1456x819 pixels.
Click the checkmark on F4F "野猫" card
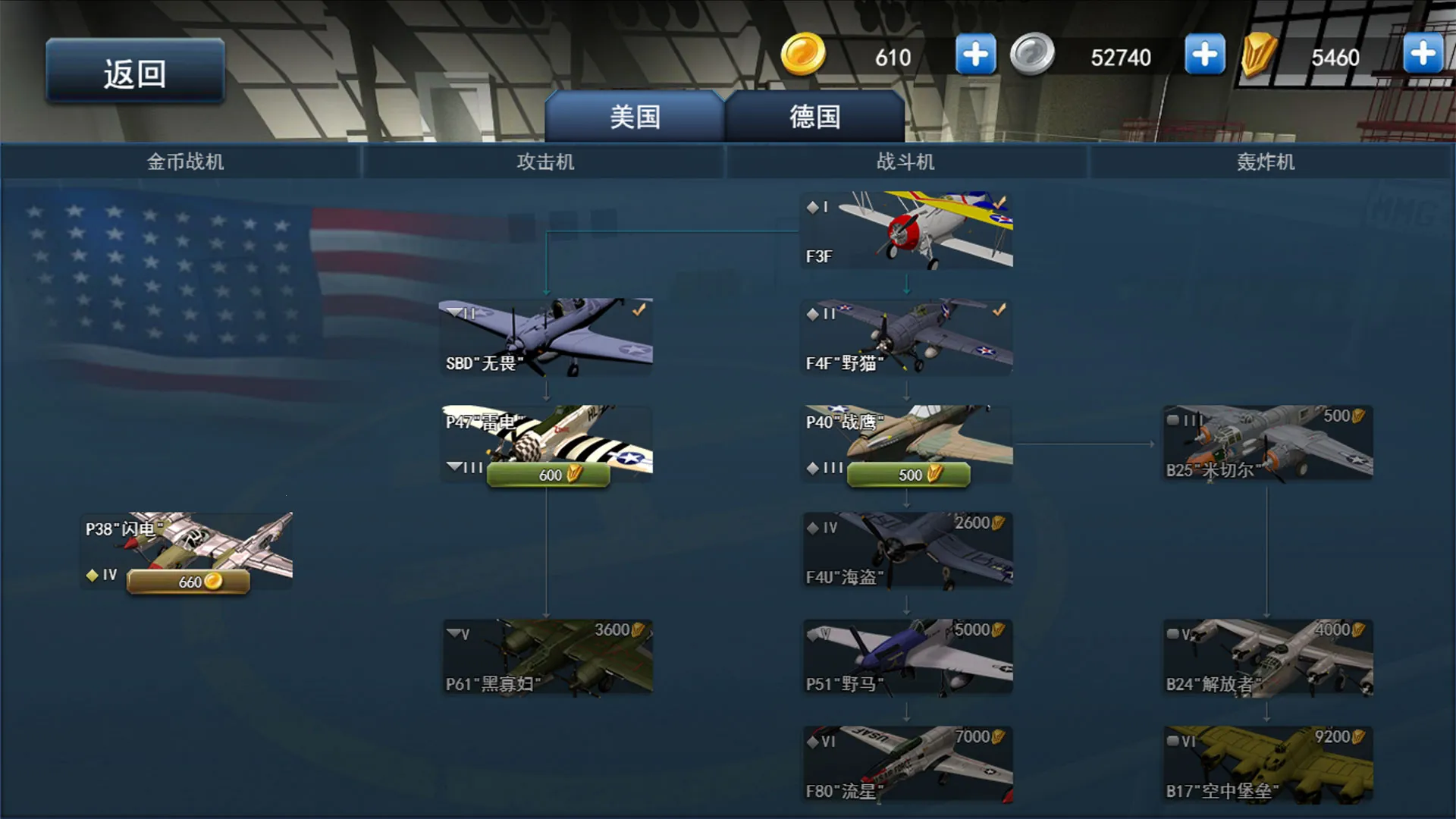pyautogui.click(x=999, y=308)
